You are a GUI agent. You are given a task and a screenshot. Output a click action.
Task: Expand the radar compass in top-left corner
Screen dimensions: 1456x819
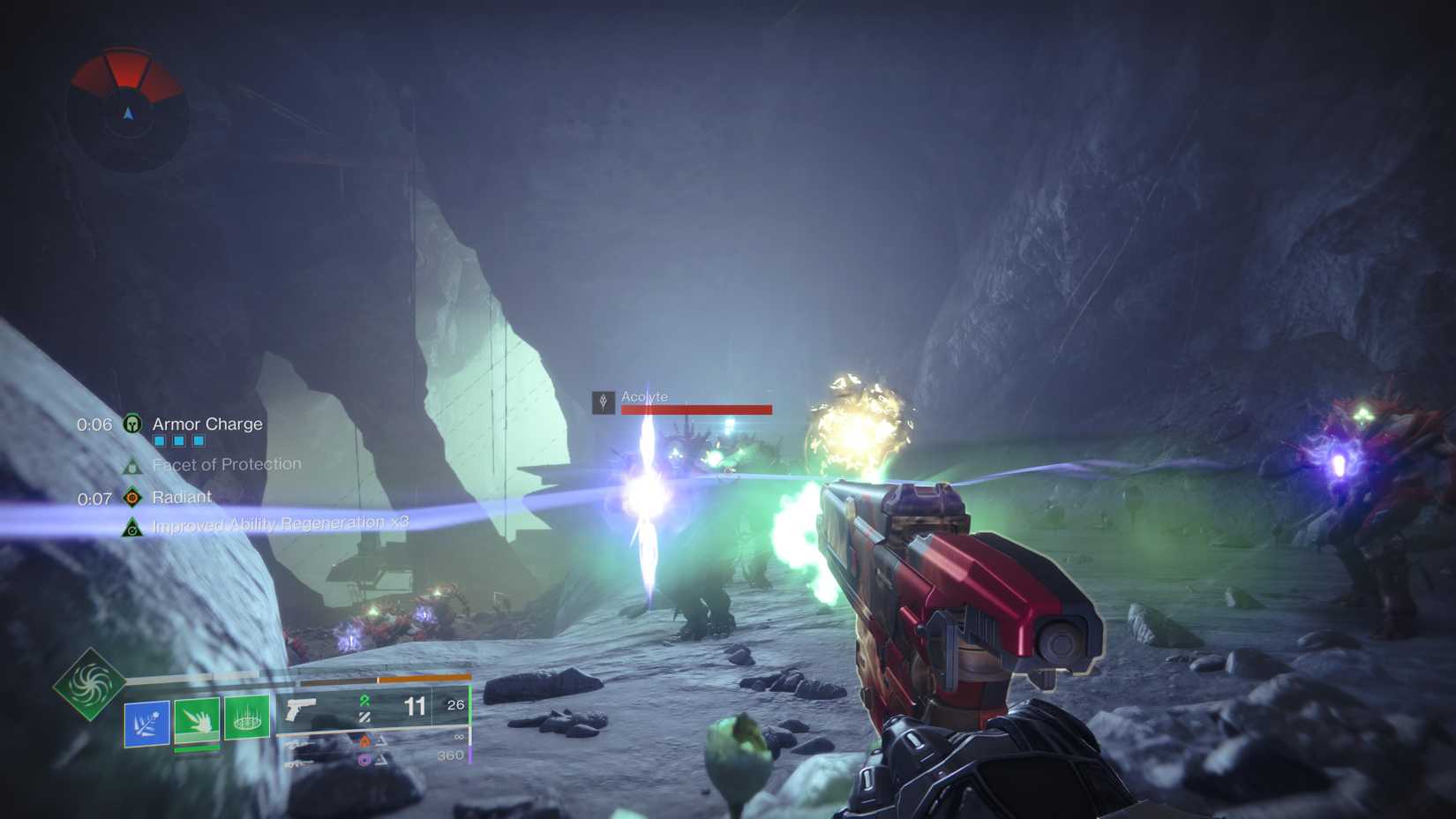point(128,110)
